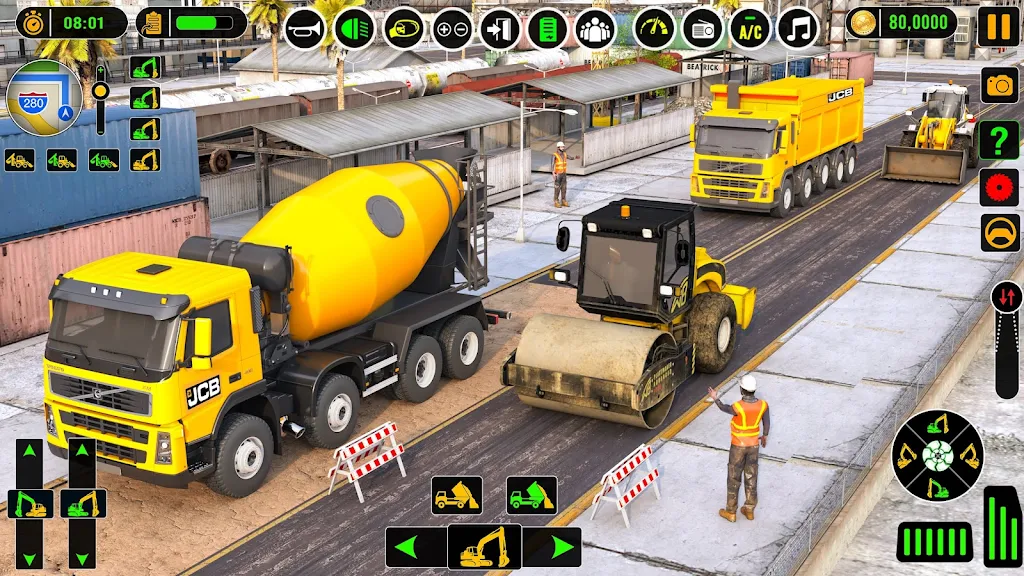Turn on the radio
The image size is (1024, 576).
pyautogui.click(x=702, y=28)
